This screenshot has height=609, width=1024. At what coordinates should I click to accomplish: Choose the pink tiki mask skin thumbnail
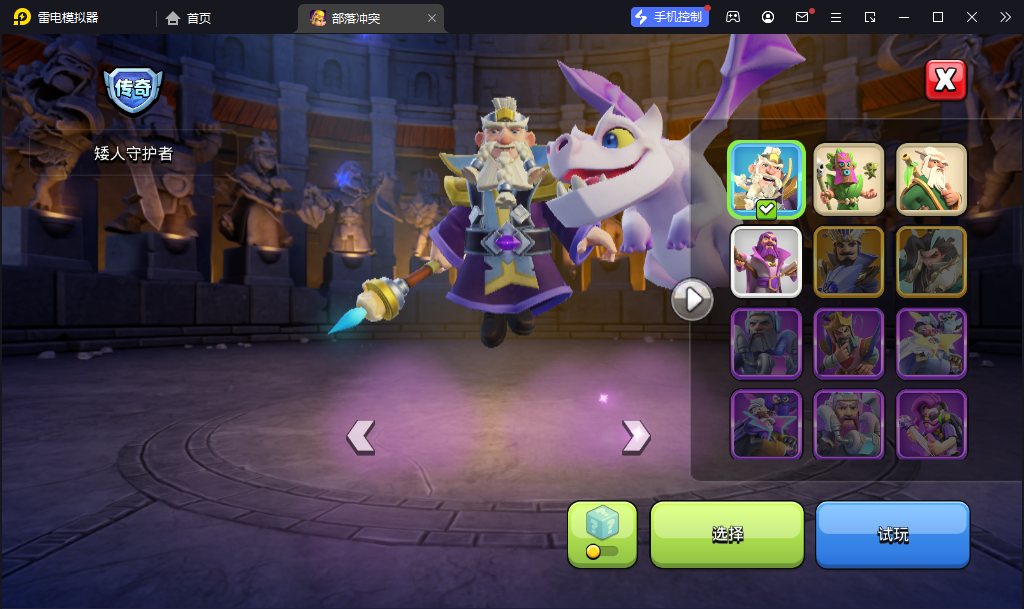tap(849, 179)
